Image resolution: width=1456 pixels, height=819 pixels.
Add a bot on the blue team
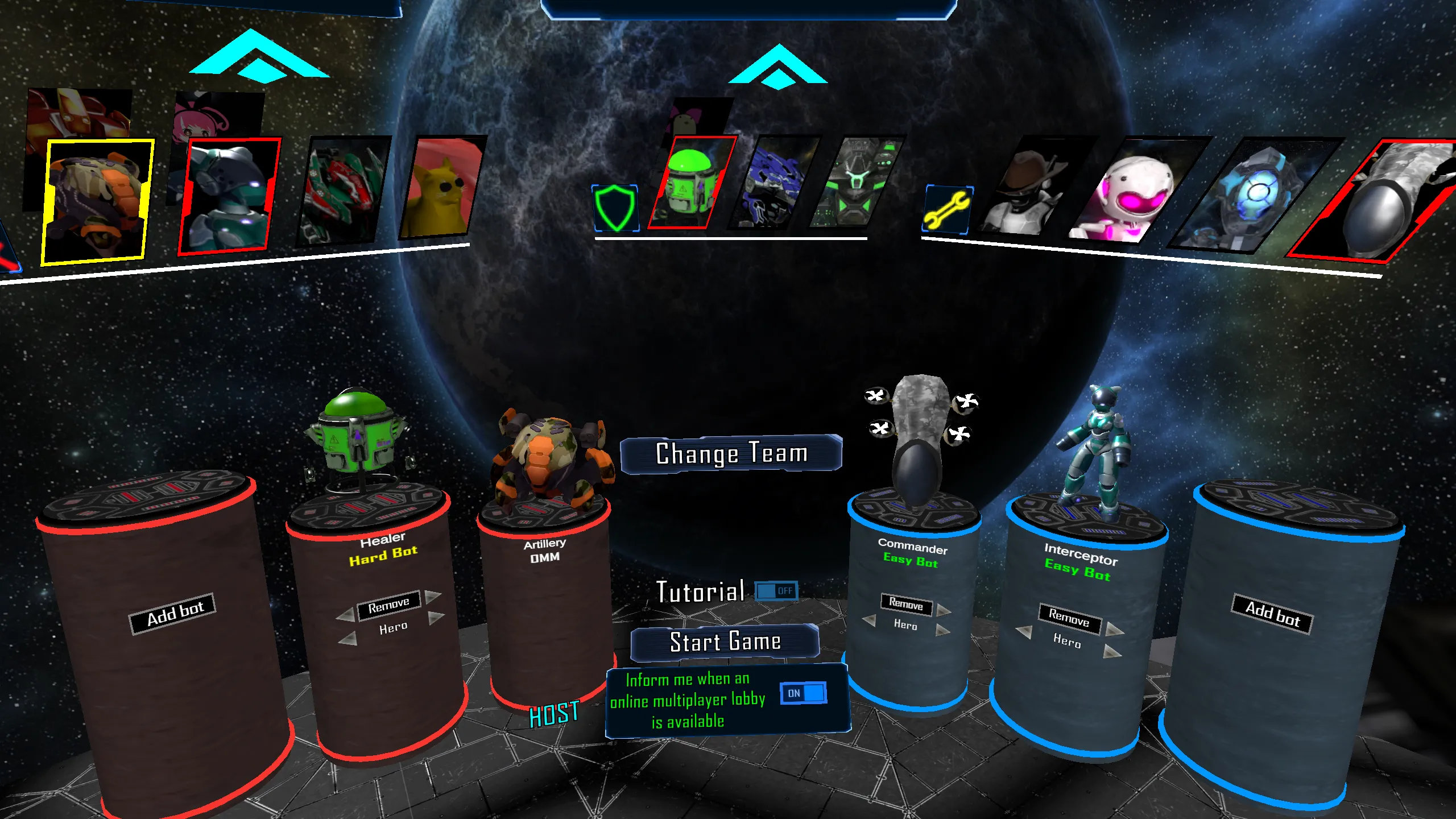click(x=1272, y=614)
